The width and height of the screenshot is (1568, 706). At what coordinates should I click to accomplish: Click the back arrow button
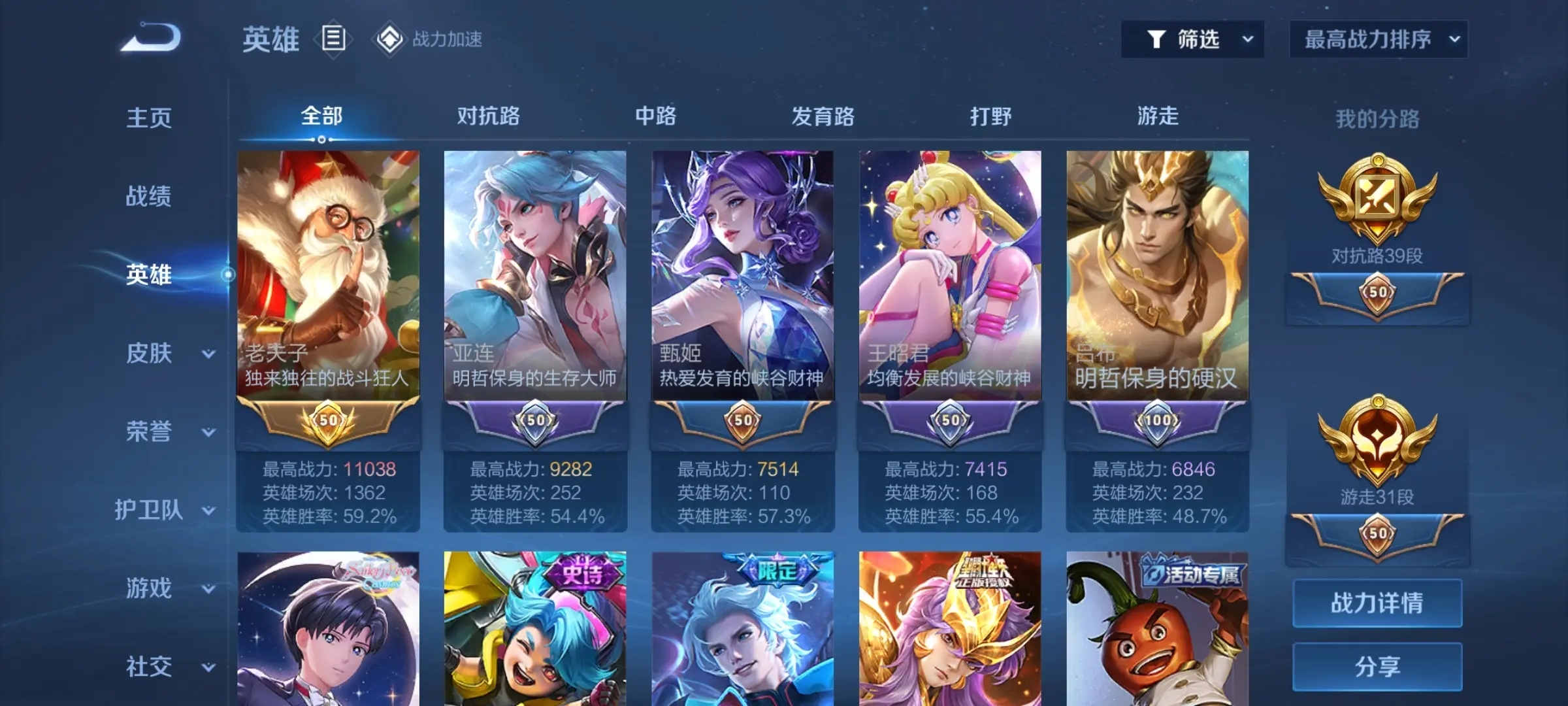(151, 37)
